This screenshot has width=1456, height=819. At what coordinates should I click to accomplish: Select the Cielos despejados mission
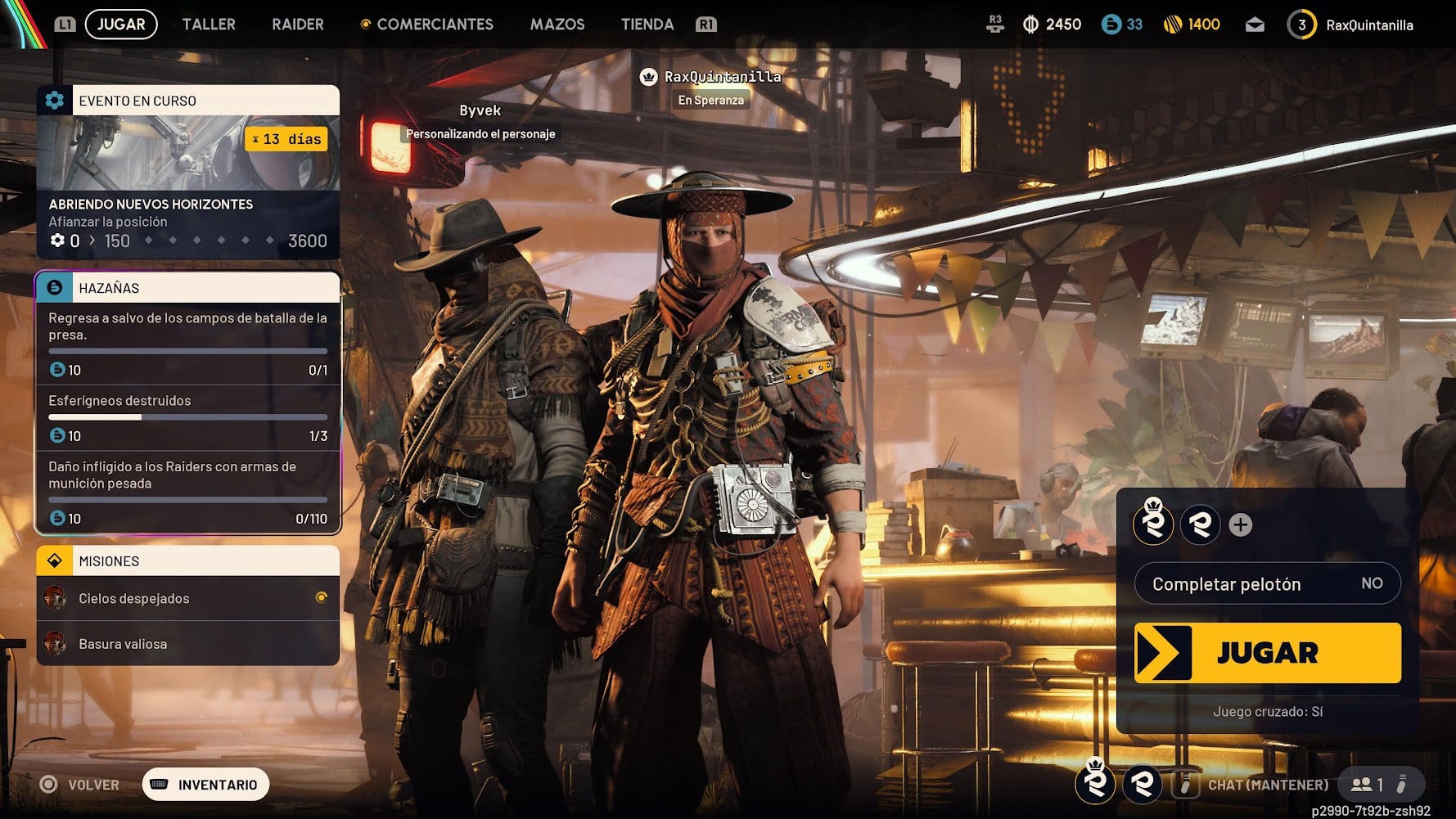click(187, 599)
